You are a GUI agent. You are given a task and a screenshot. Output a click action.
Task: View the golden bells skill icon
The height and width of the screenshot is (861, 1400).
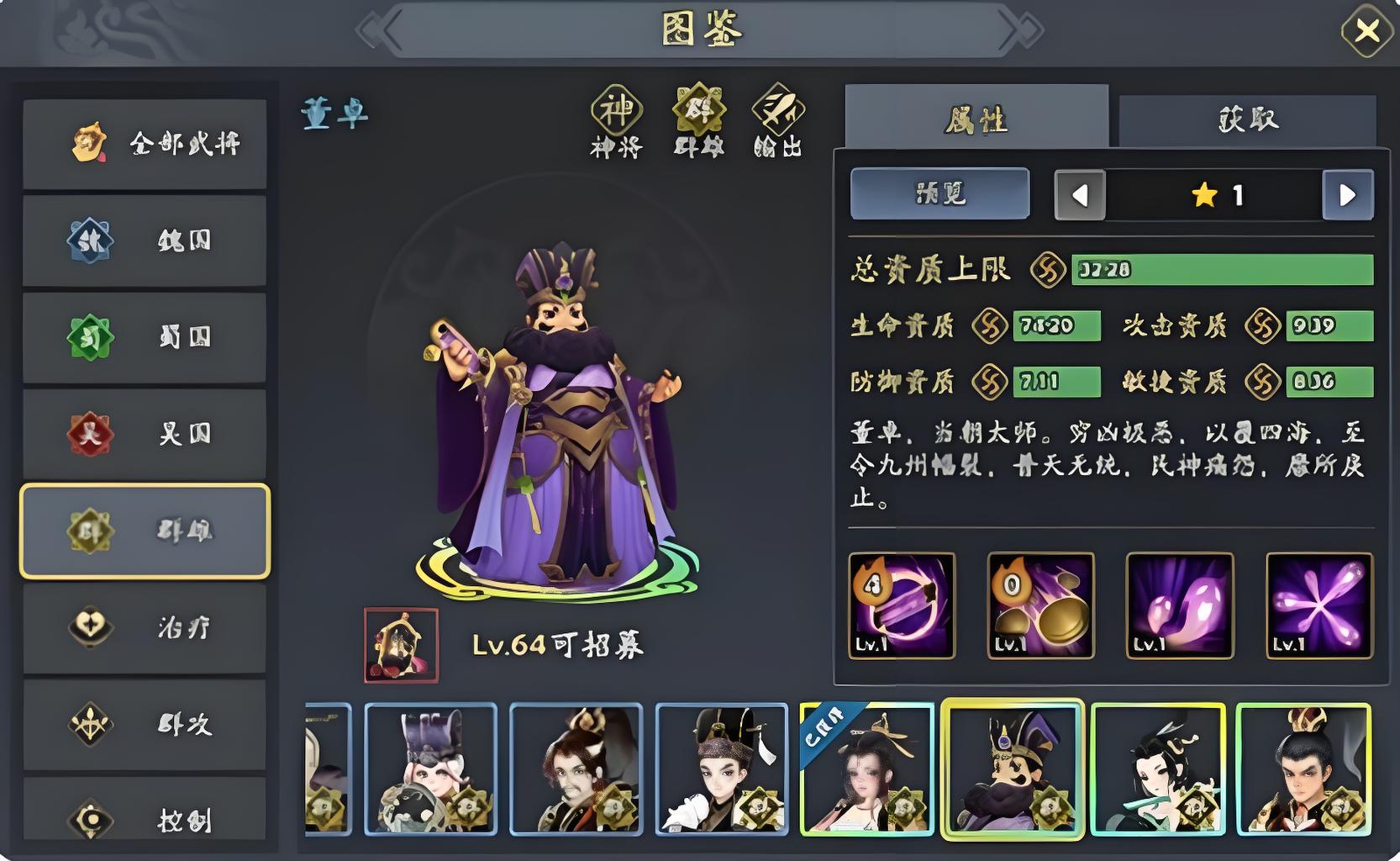point(1040,605)
